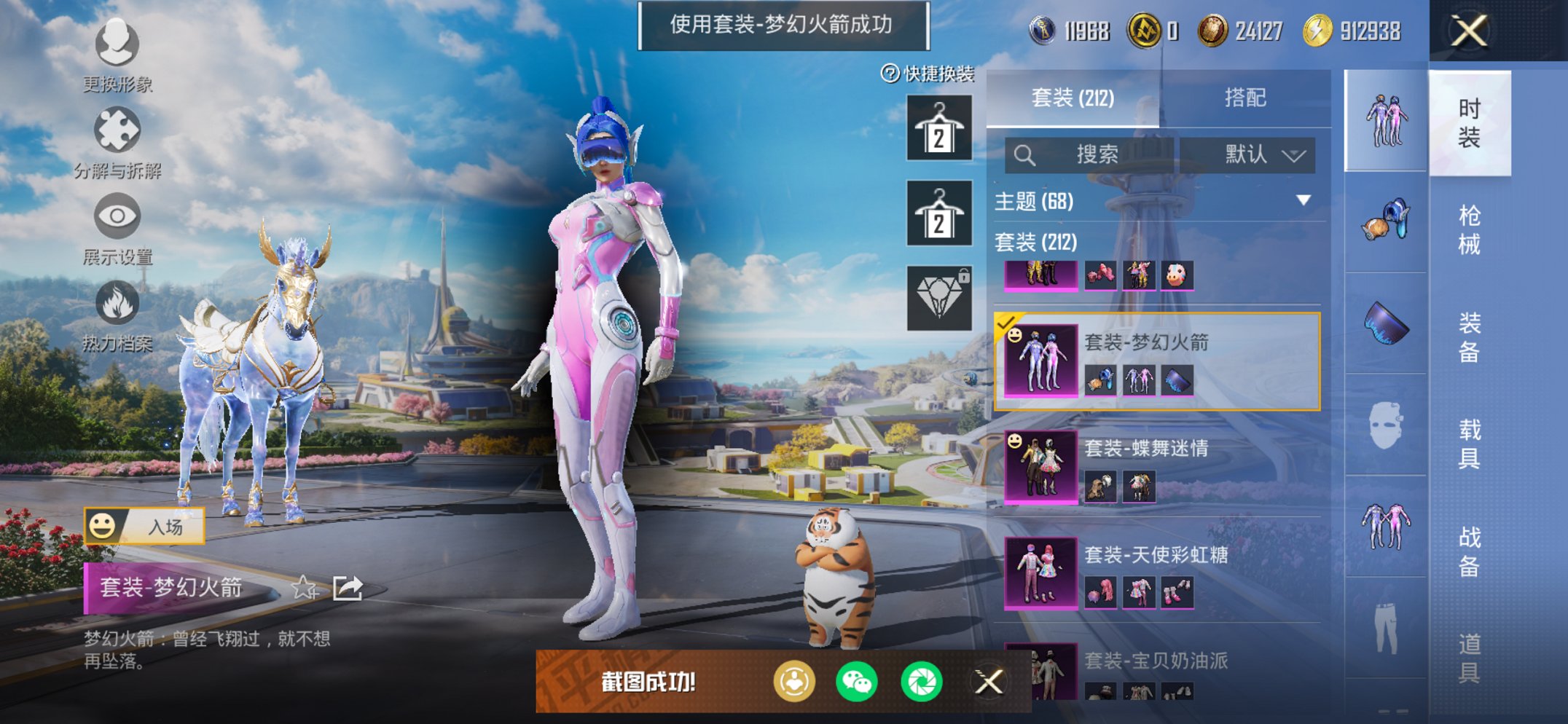The width and height of the screenshot is (1568, 724).
Task: Select the 套装-蝶舞迷情 outfit thumbnail
Action: pyautogui.click(x=1040, y=466)
